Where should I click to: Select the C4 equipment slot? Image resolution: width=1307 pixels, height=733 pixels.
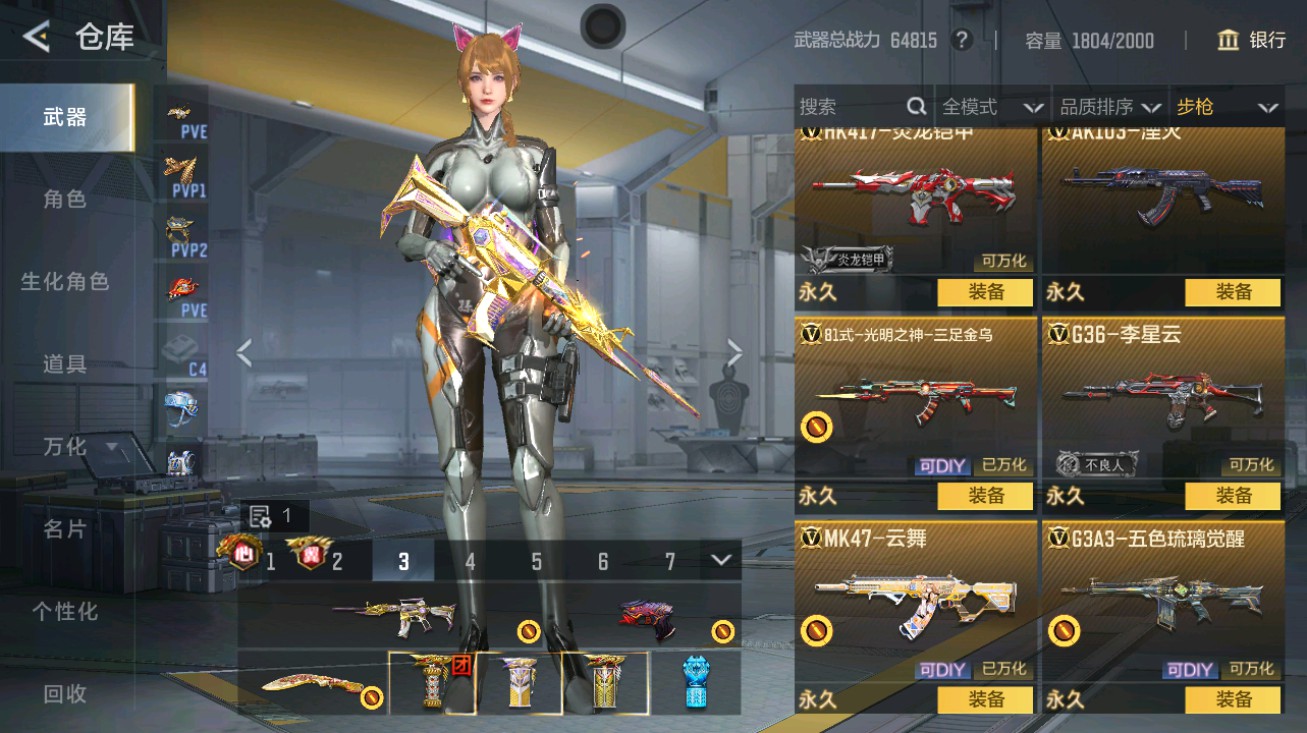[x=185, y=353]
